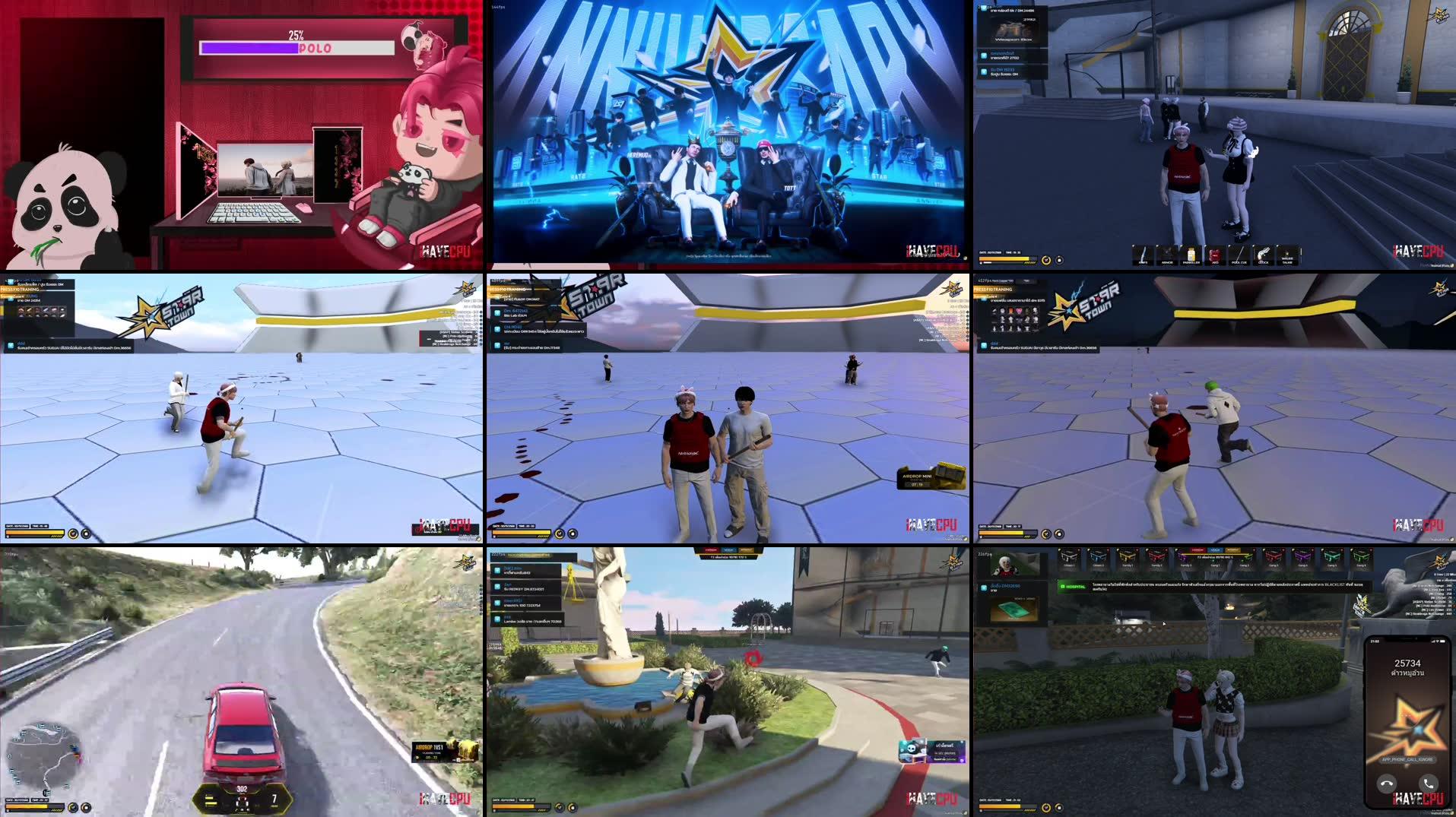Toggle the checkmark icon in the driving panel
The image size is (1456, 817).
click(73, 807)
